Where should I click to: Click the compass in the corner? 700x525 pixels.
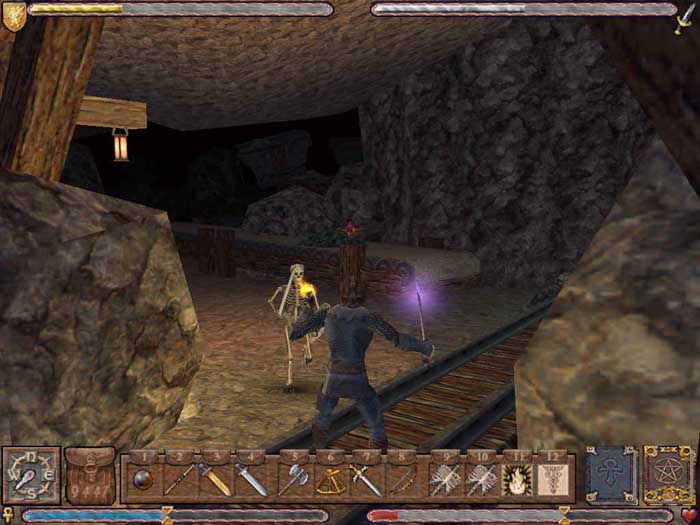click(x=31, y=475)
